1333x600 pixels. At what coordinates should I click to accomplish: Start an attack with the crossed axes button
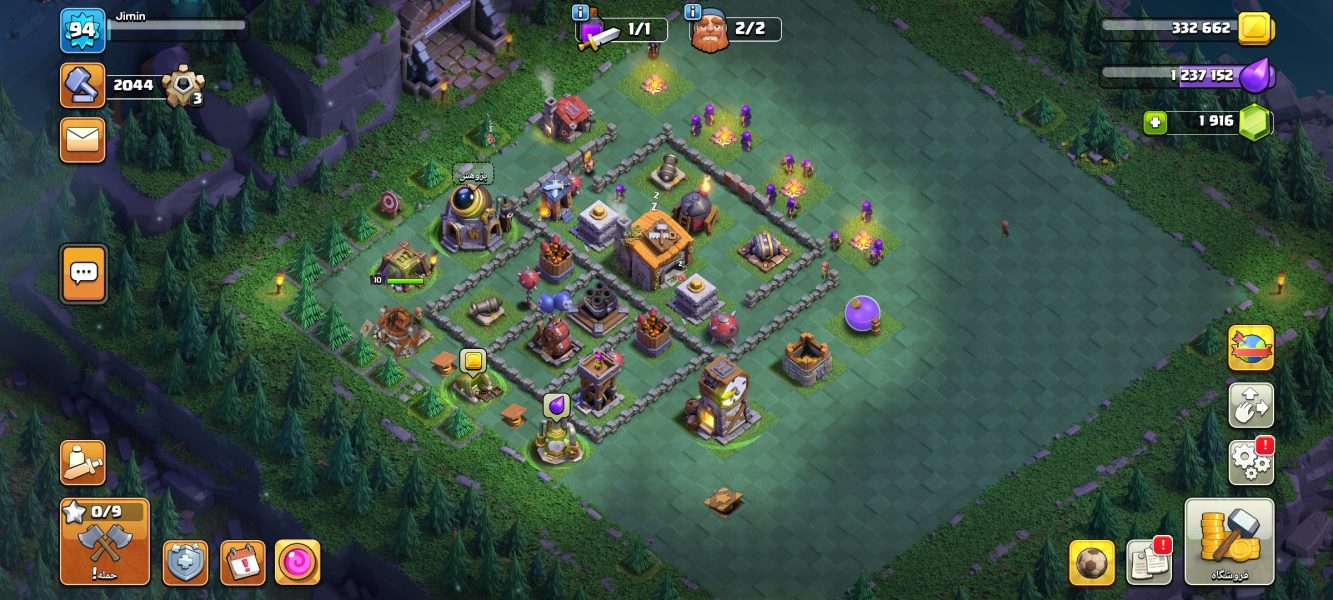click(x=104, y=542)
